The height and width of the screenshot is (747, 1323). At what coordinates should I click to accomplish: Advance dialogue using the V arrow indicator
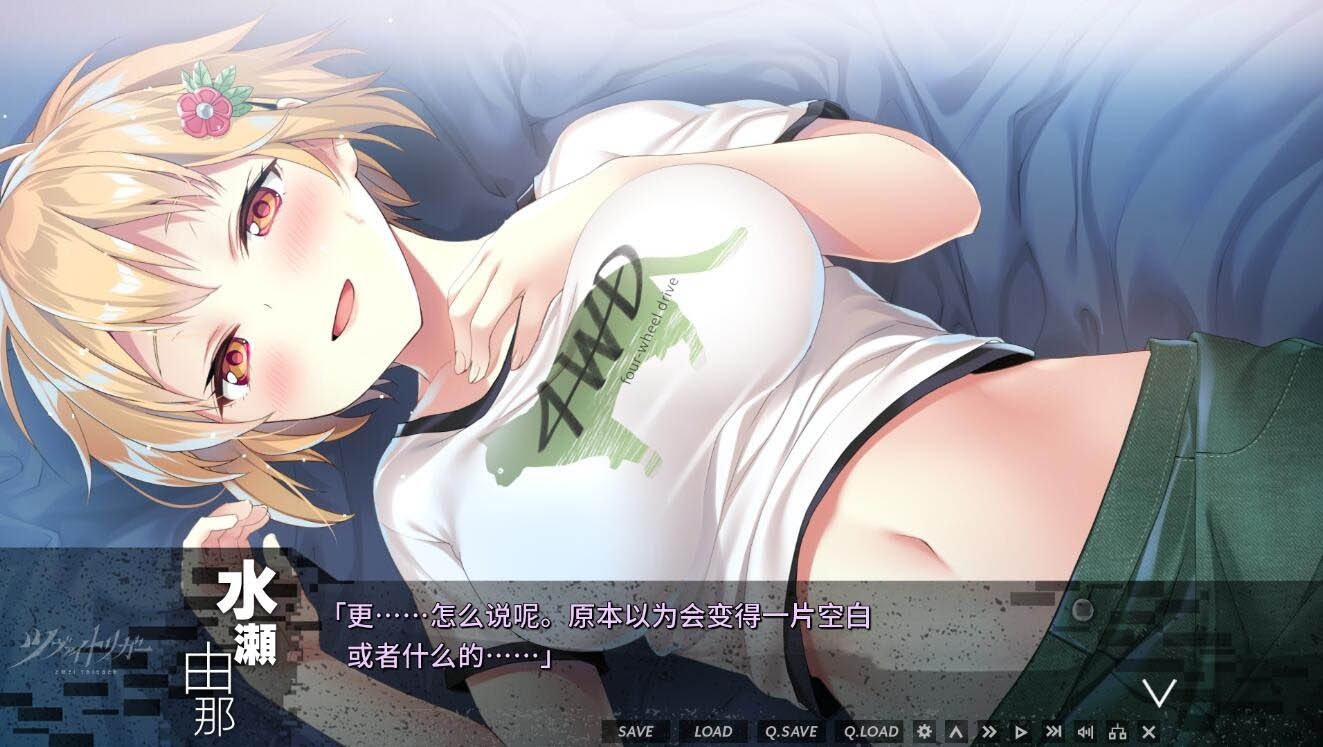pos(1159,692)
